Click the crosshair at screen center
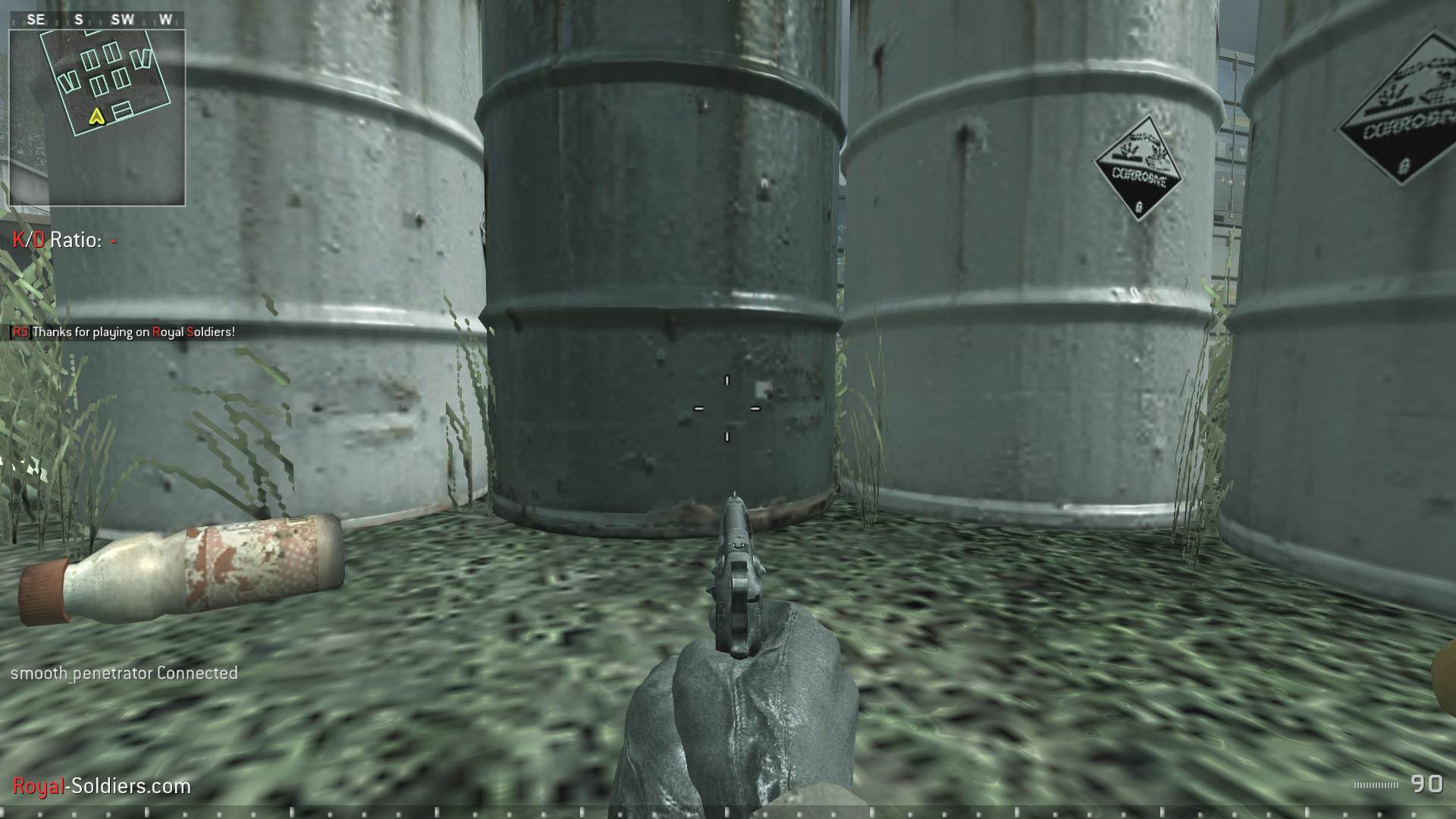Viewport: 1456px width, 819px height. [726, 409]
